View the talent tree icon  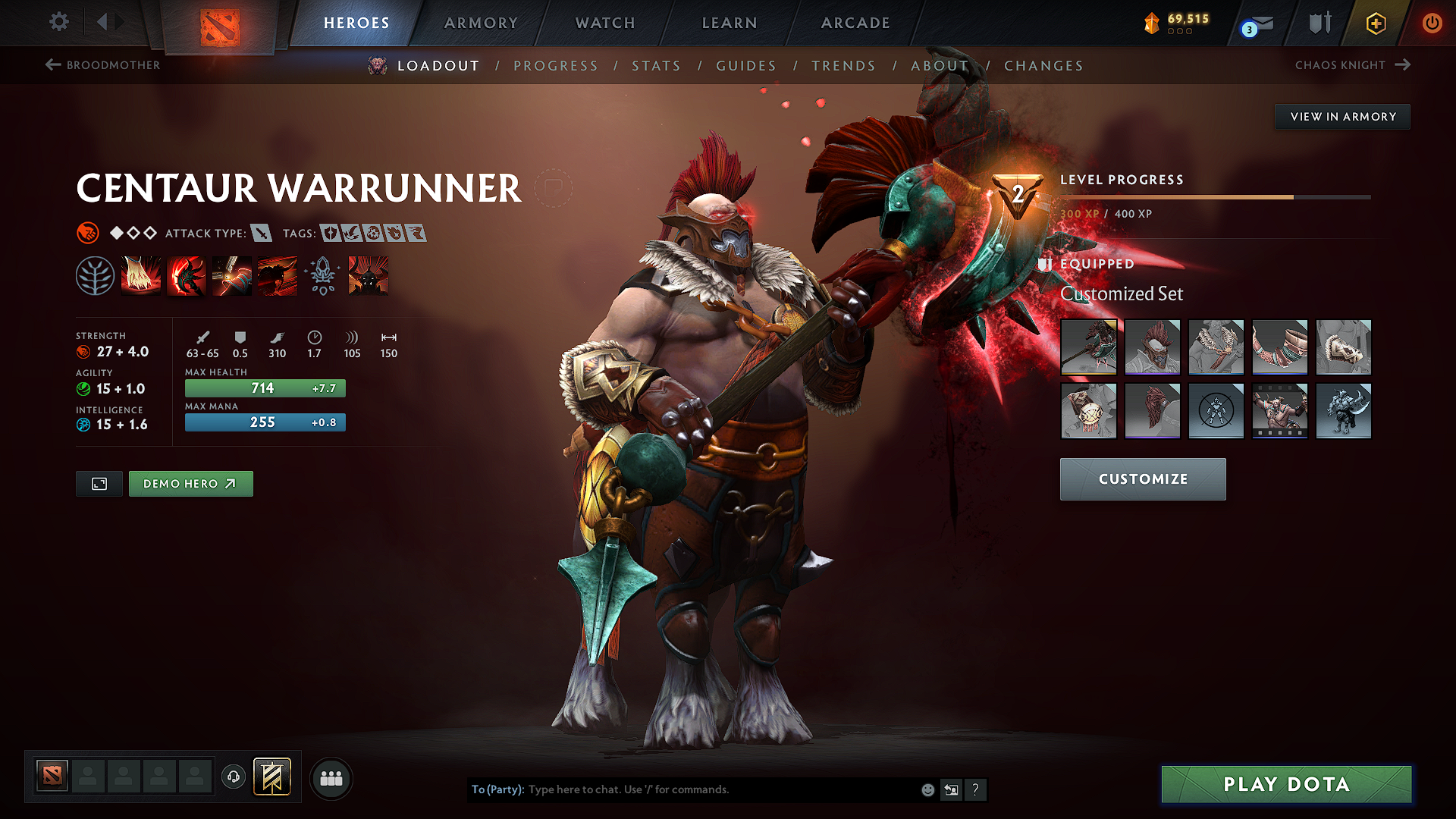click(x=96, y=275)
